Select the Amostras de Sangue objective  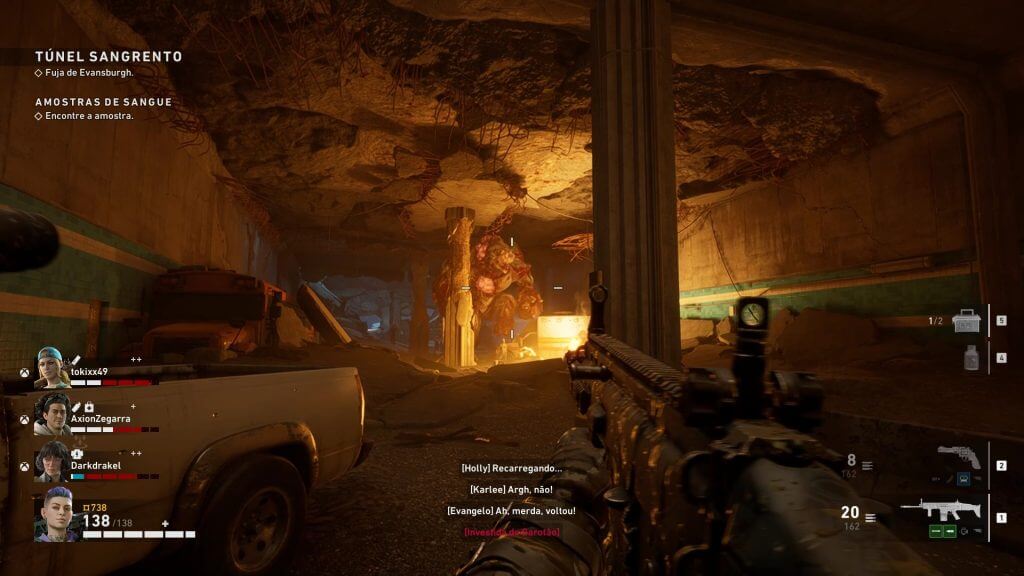pyautogui.click(x=103, y=102)
